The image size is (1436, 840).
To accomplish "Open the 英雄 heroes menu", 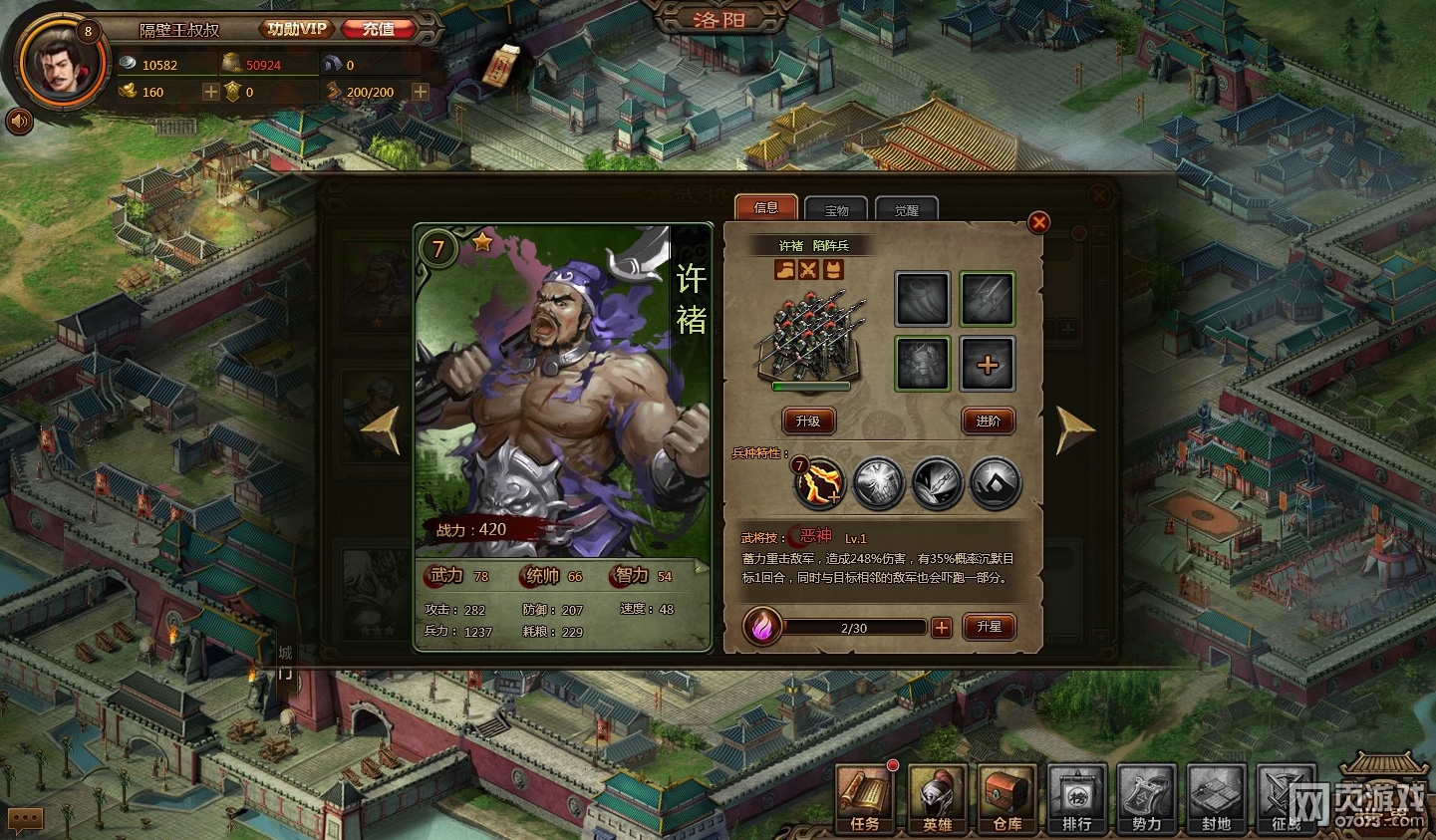I will (x=937, y=798).
